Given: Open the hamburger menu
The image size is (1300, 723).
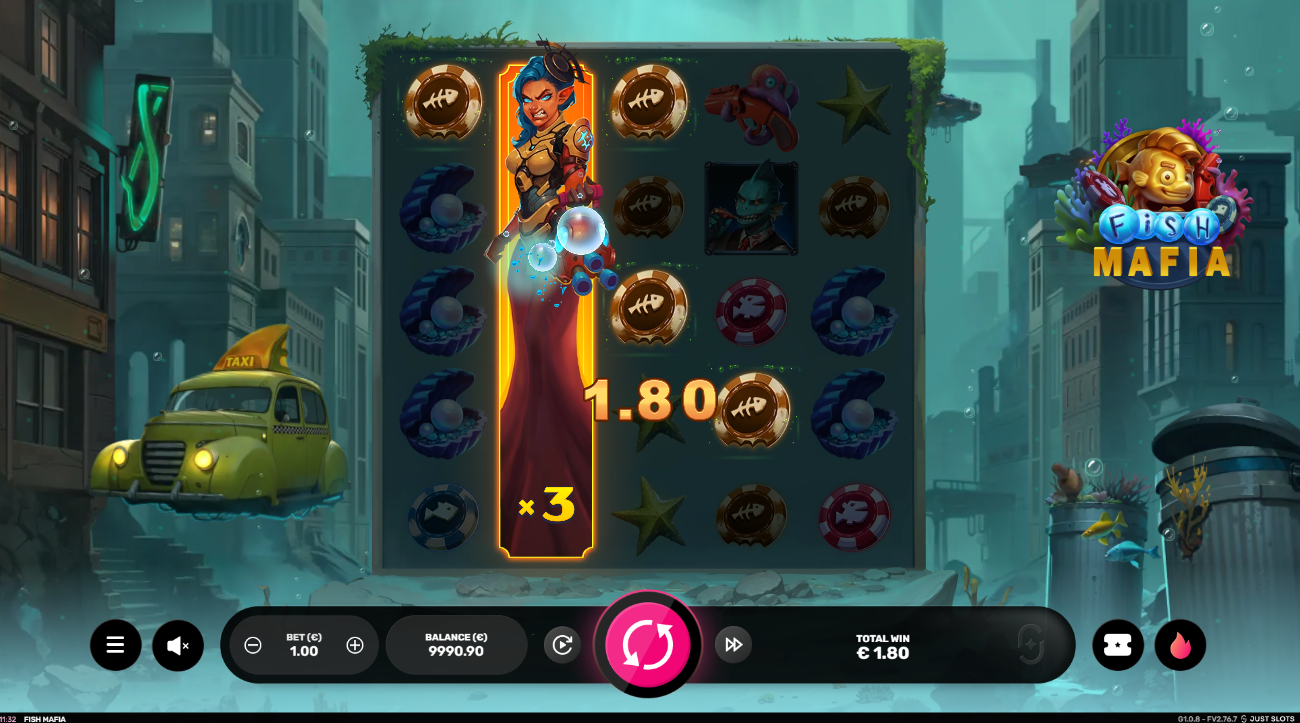Looking at the screenshot, I should (116, 645).
